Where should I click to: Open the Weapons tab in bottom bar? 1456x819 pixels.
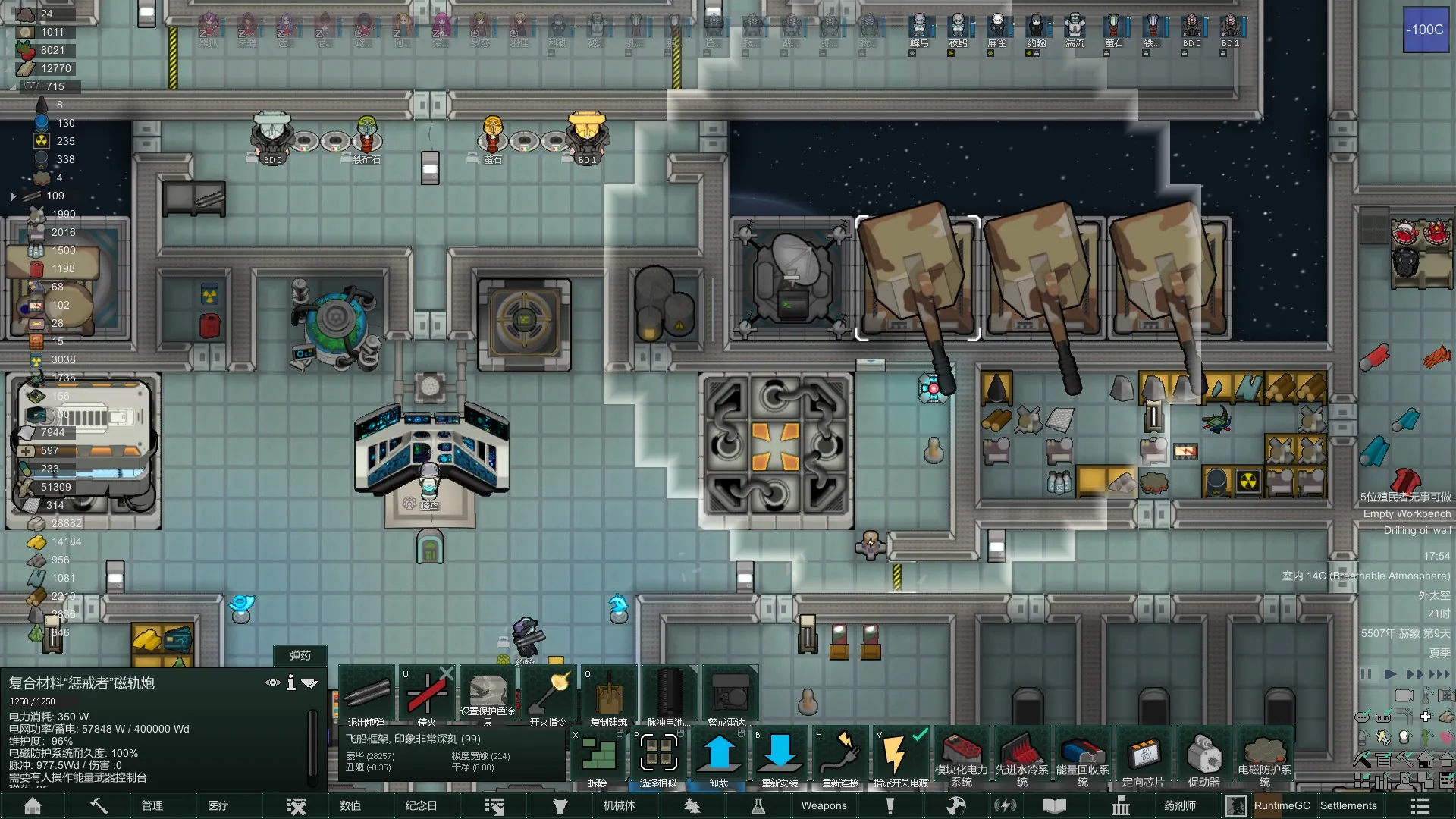pos(824,805)
